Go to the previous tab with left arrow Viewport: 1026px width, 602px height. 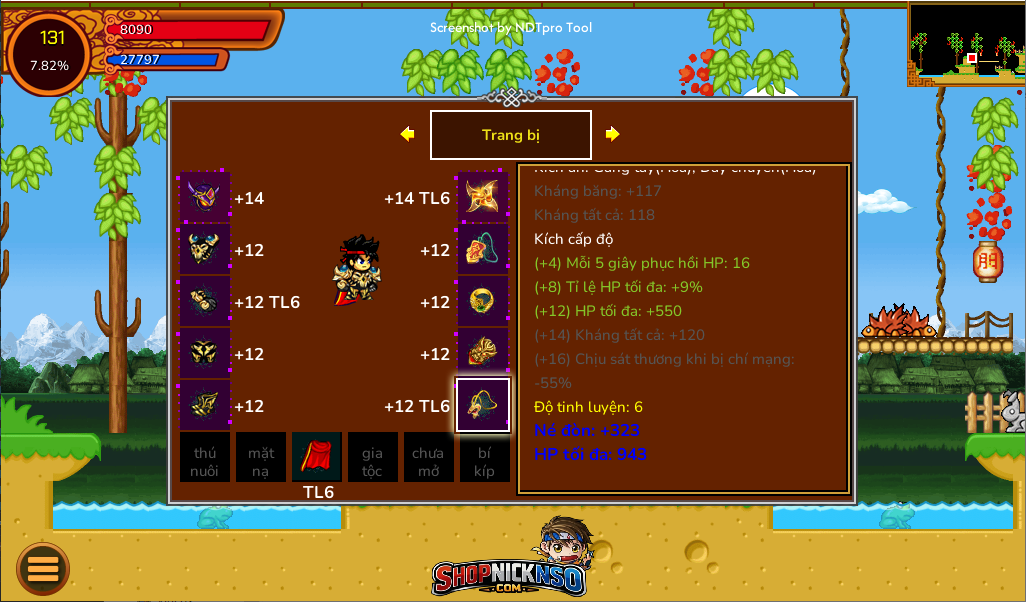tap(407, 134)
